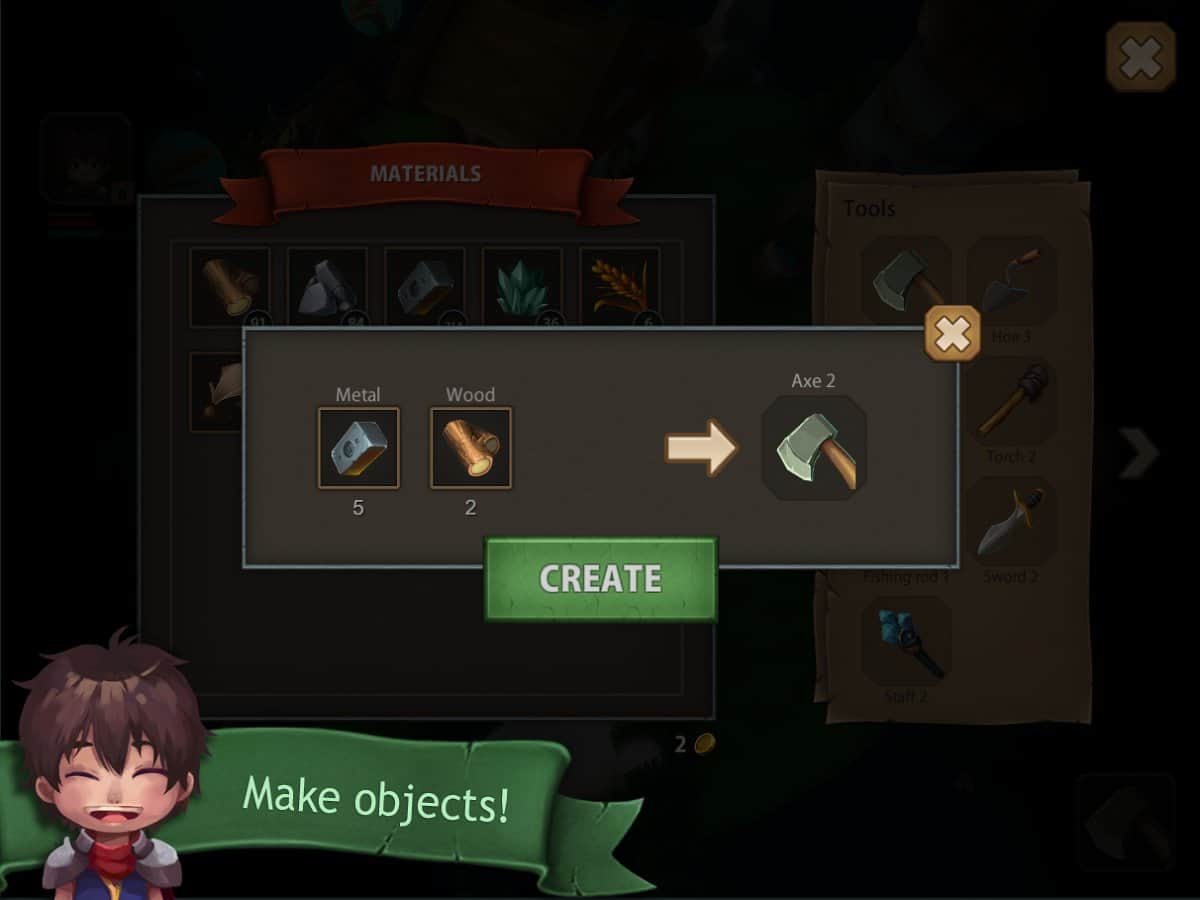Screen dimensions: 1200x900
Task: Choose the Torch 2 recipe
Action: coord(1011,402)
